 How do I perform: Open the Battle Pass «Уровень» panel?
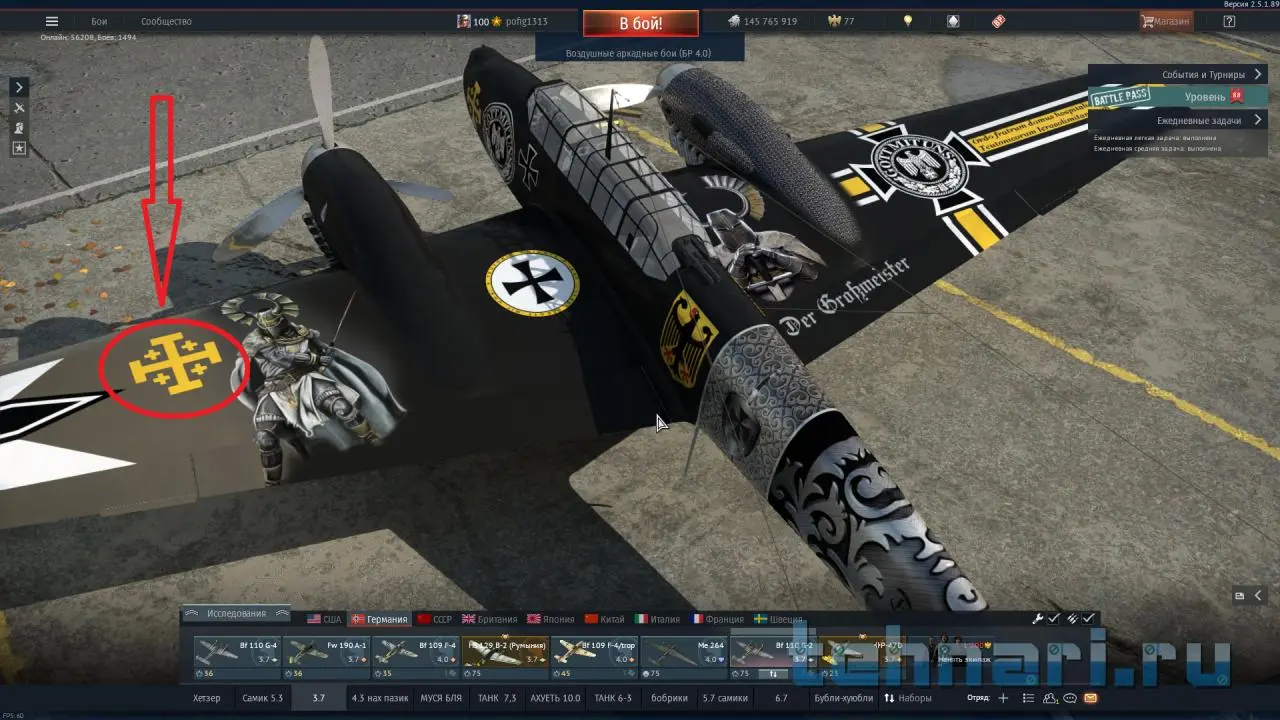pyautogui.click(x=1205, y=97)
